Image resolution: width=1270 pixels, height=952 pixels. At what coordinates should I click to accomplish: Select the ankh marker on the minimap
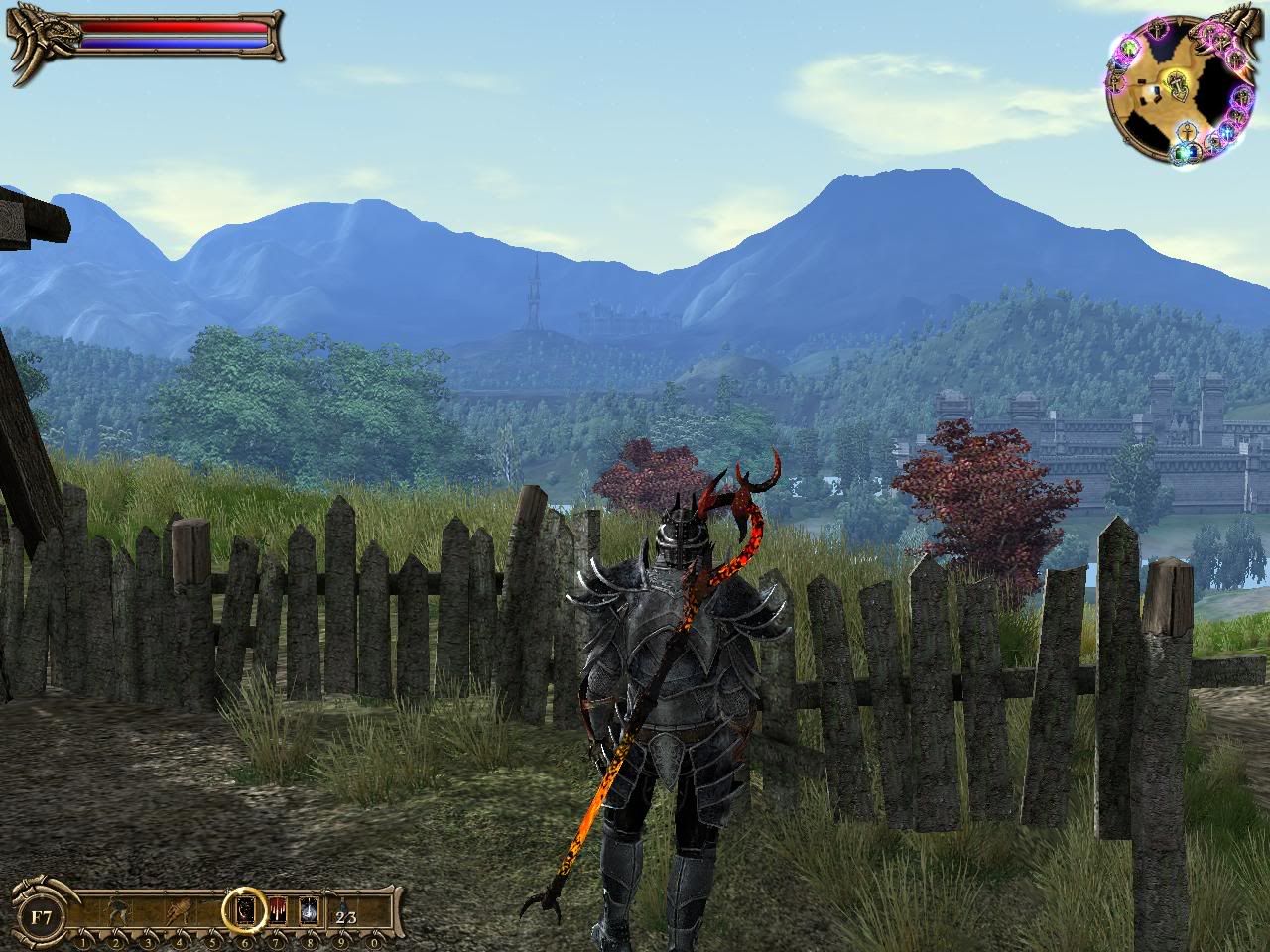tap(1187, 130)
